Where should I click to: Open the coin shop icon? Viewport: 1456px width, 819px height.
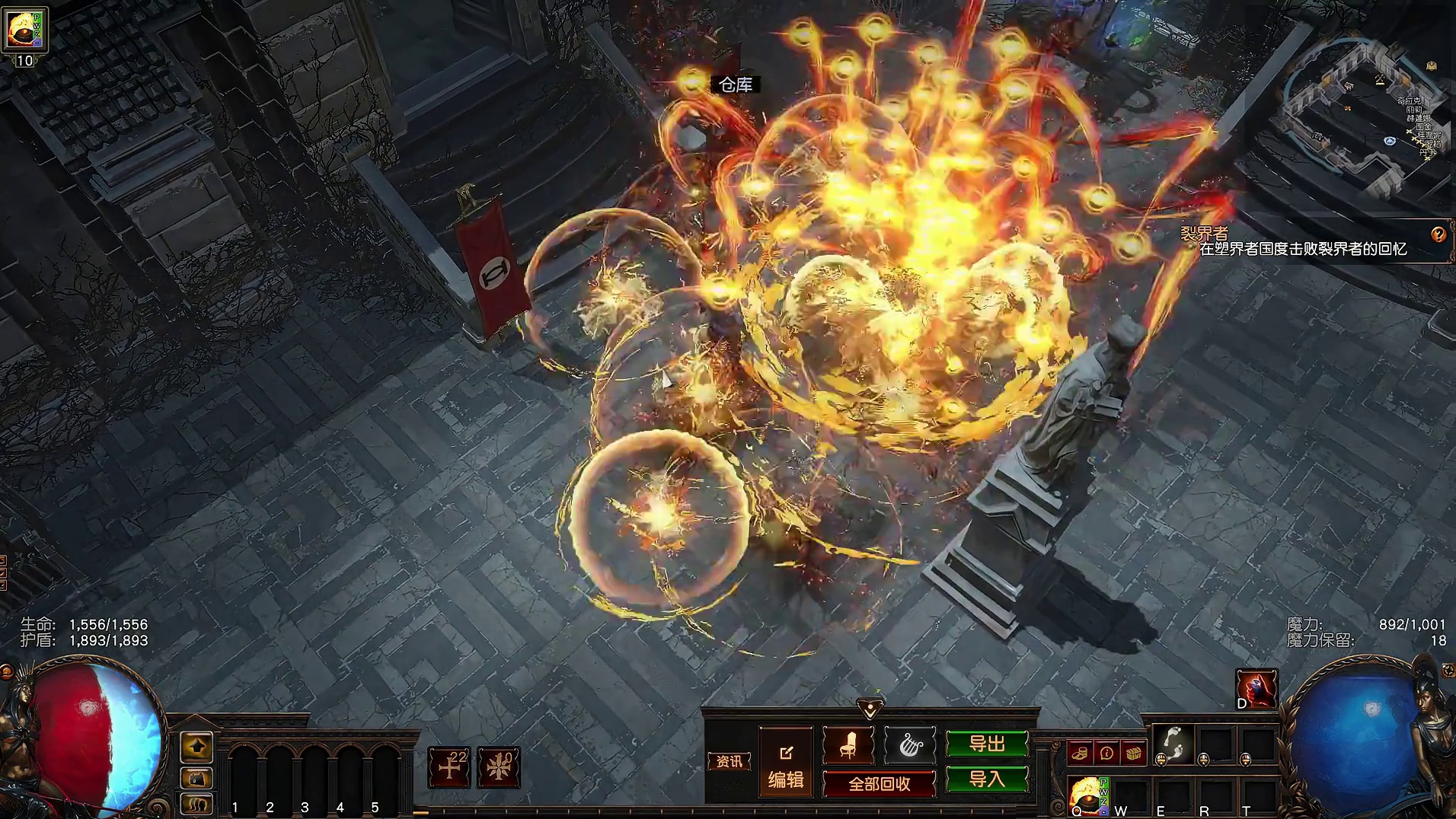pos(1079,754)
